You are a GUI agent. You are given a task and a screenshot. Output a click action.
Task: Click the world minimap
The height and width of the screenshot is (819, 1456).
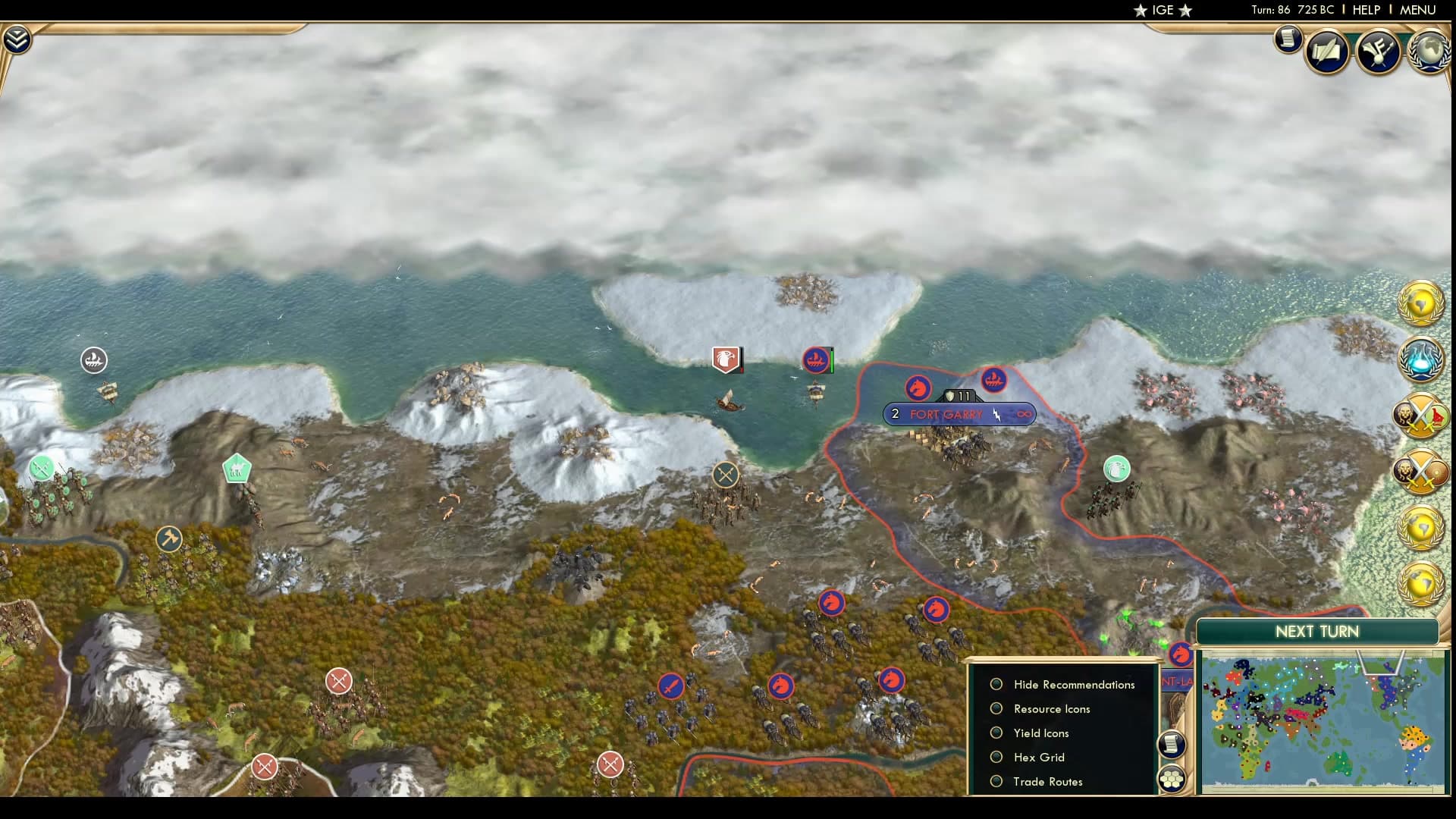click(x=1323, y=721)
